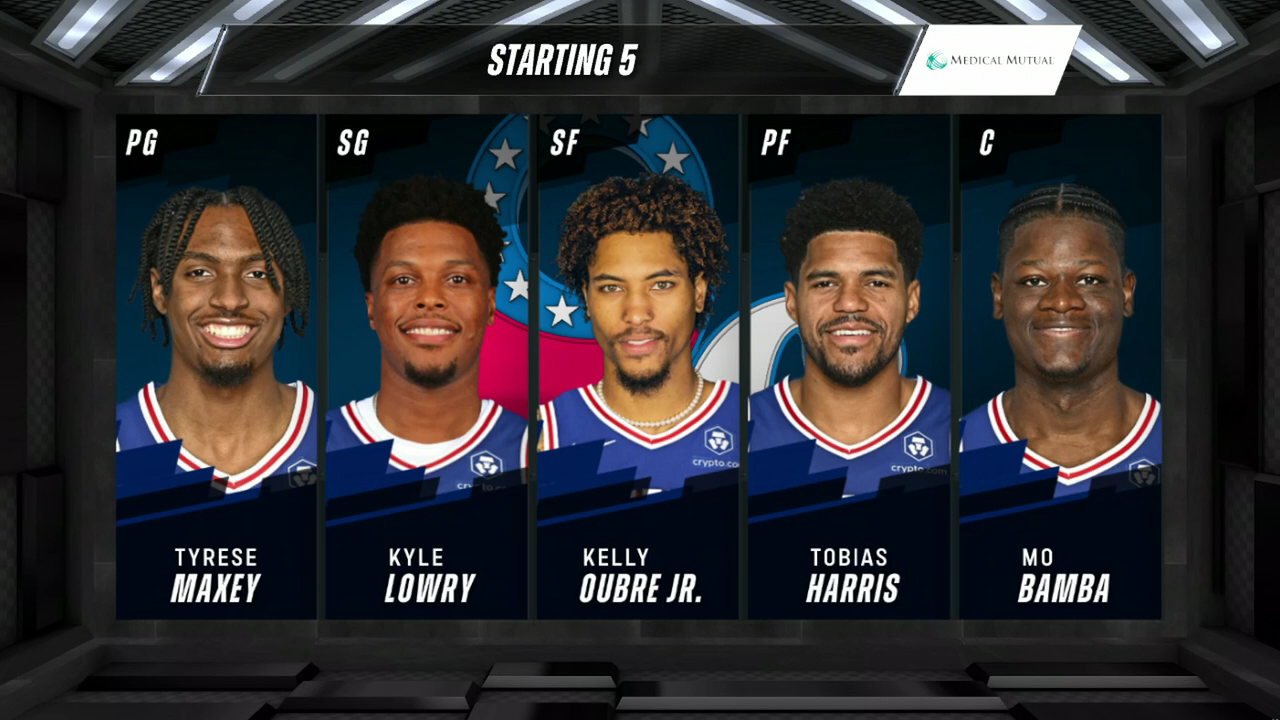Select Tobias Harris power forward card
This screenshot has width=1280, height=720.
[x=849, y=366]
